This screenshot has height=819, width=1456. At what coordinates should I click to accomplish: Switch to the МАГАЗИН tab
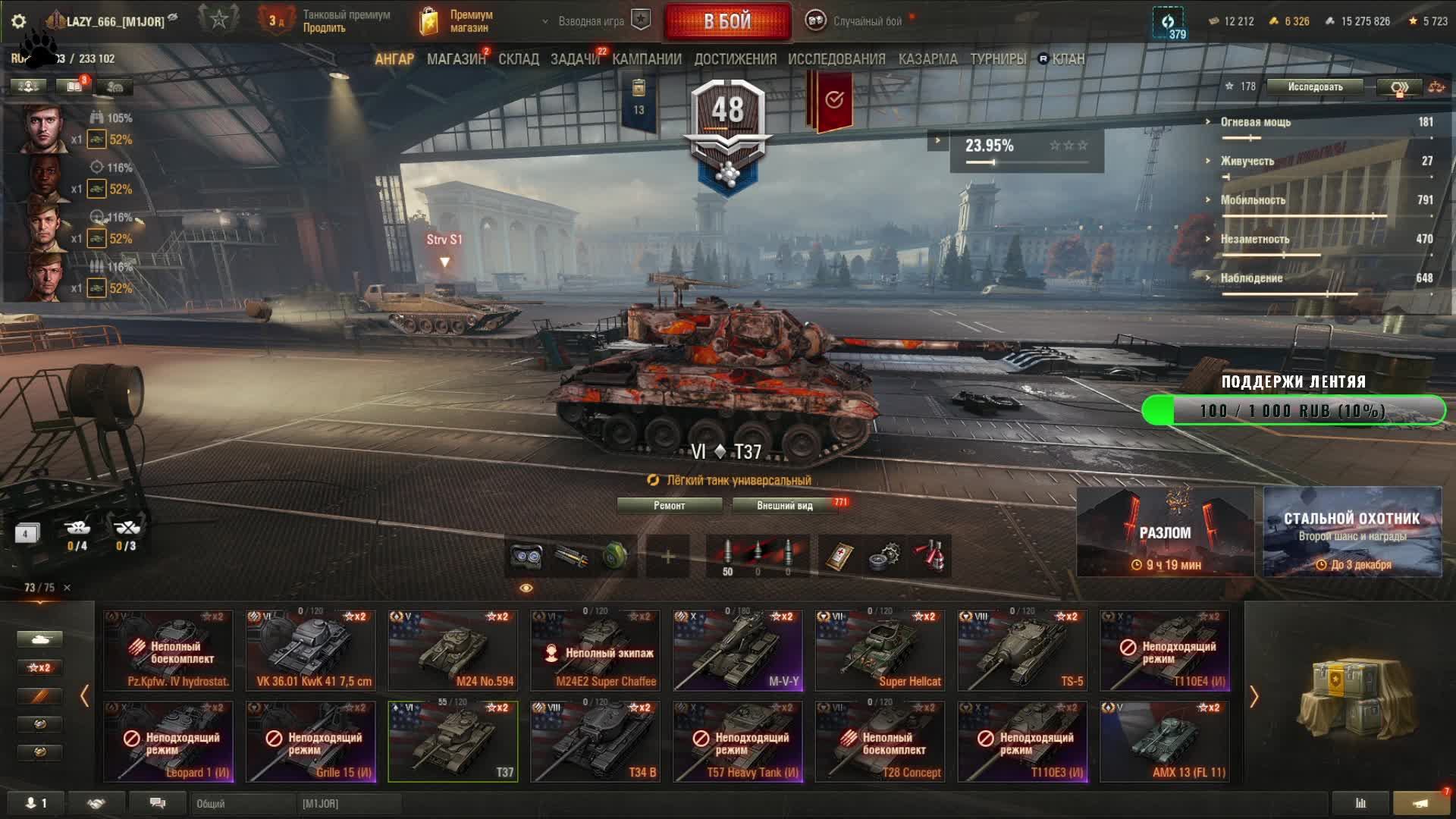click(456, 59)
